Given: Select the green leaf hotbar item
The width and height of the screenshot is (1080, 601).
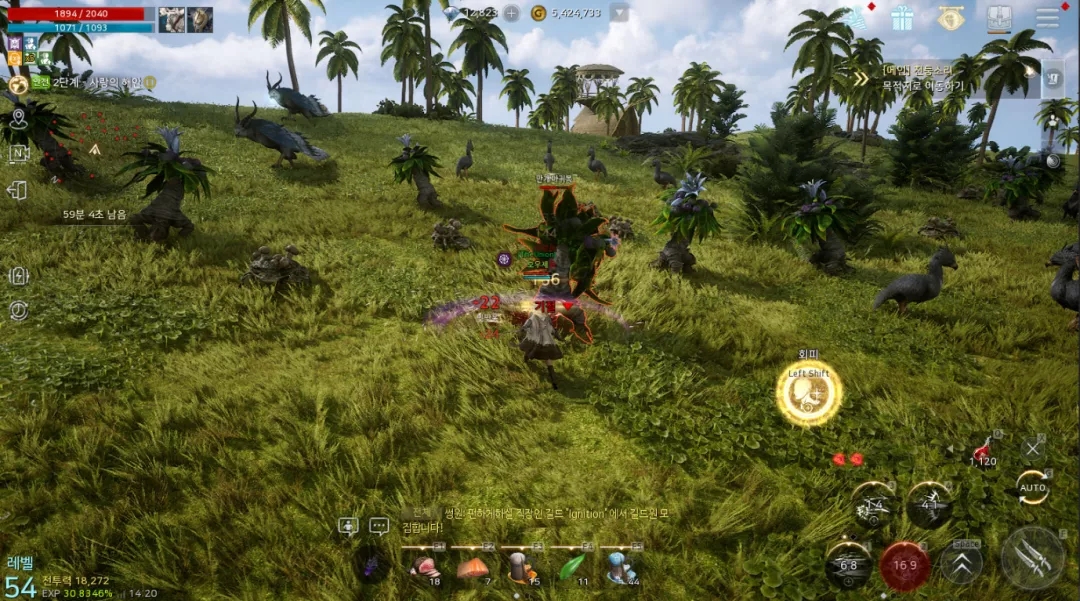Looking at the screenshot, I should pos(571,567).
